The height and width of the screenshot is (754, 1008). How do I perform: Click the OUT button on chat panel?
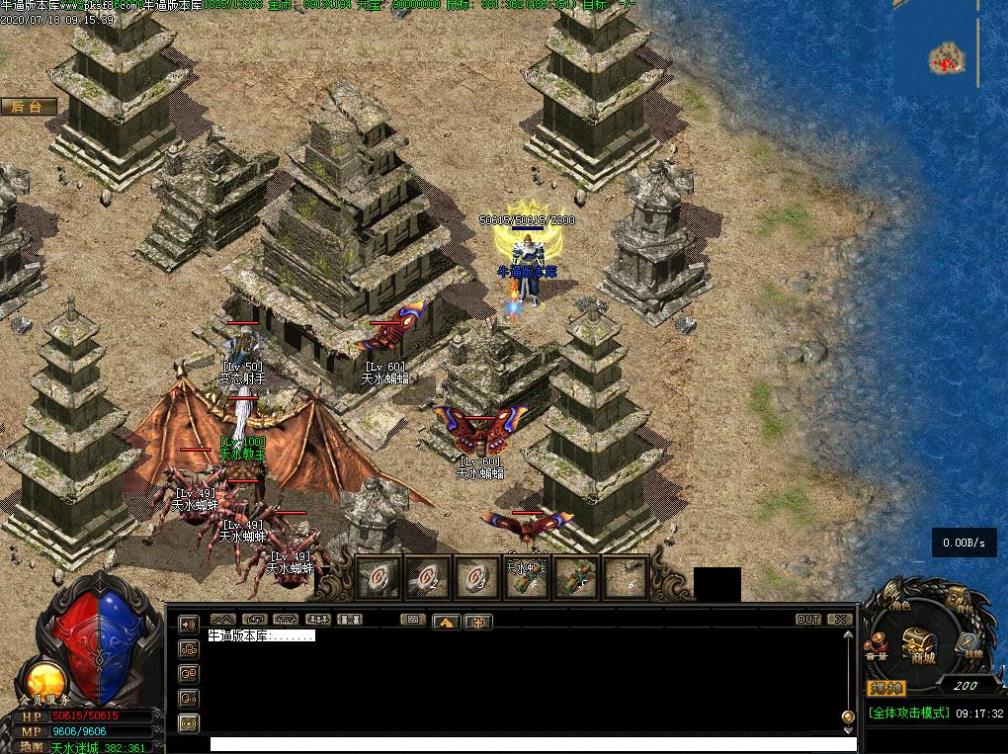(x=808, y=620)
